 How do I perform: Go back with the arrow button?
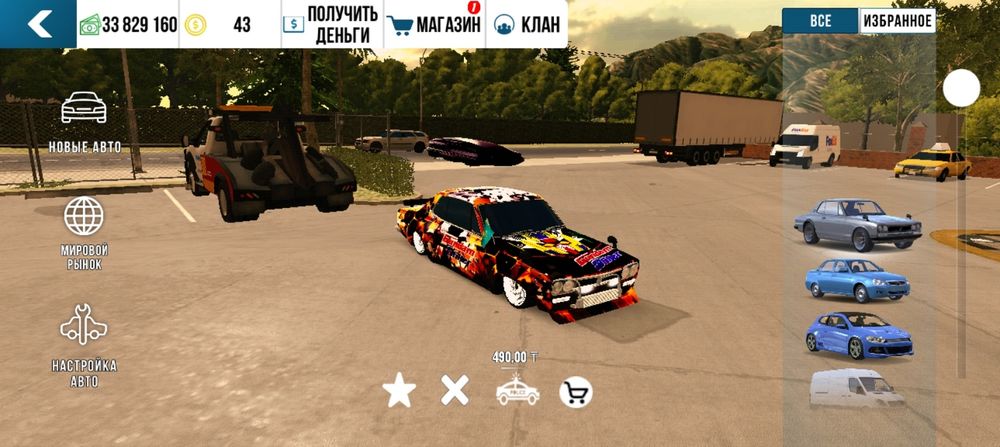pos(39,24)
